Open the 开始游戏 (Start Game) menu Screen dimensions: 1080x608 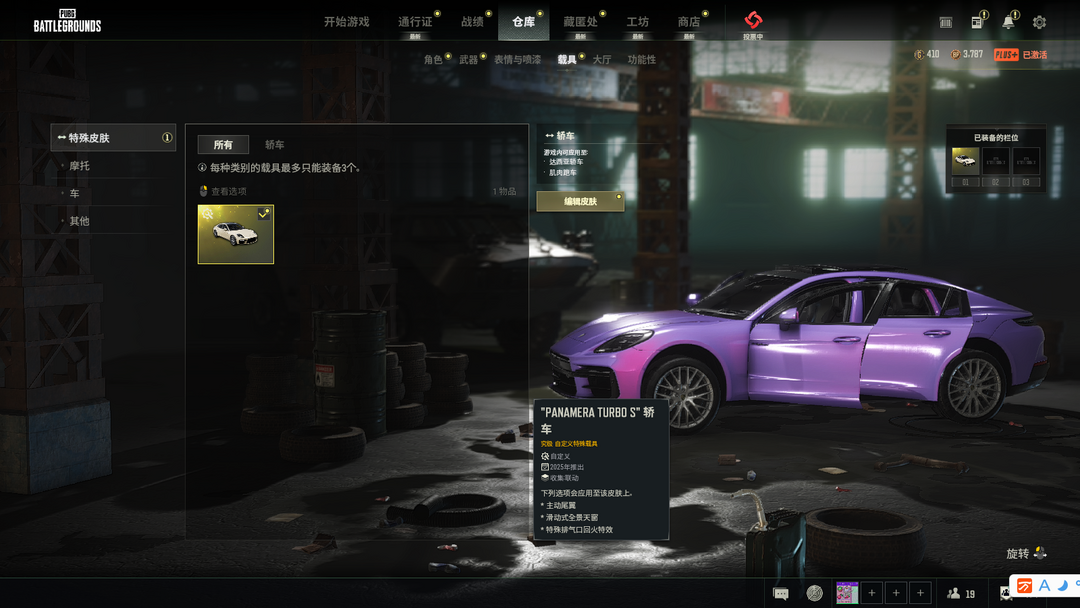[x=346, y=22]
